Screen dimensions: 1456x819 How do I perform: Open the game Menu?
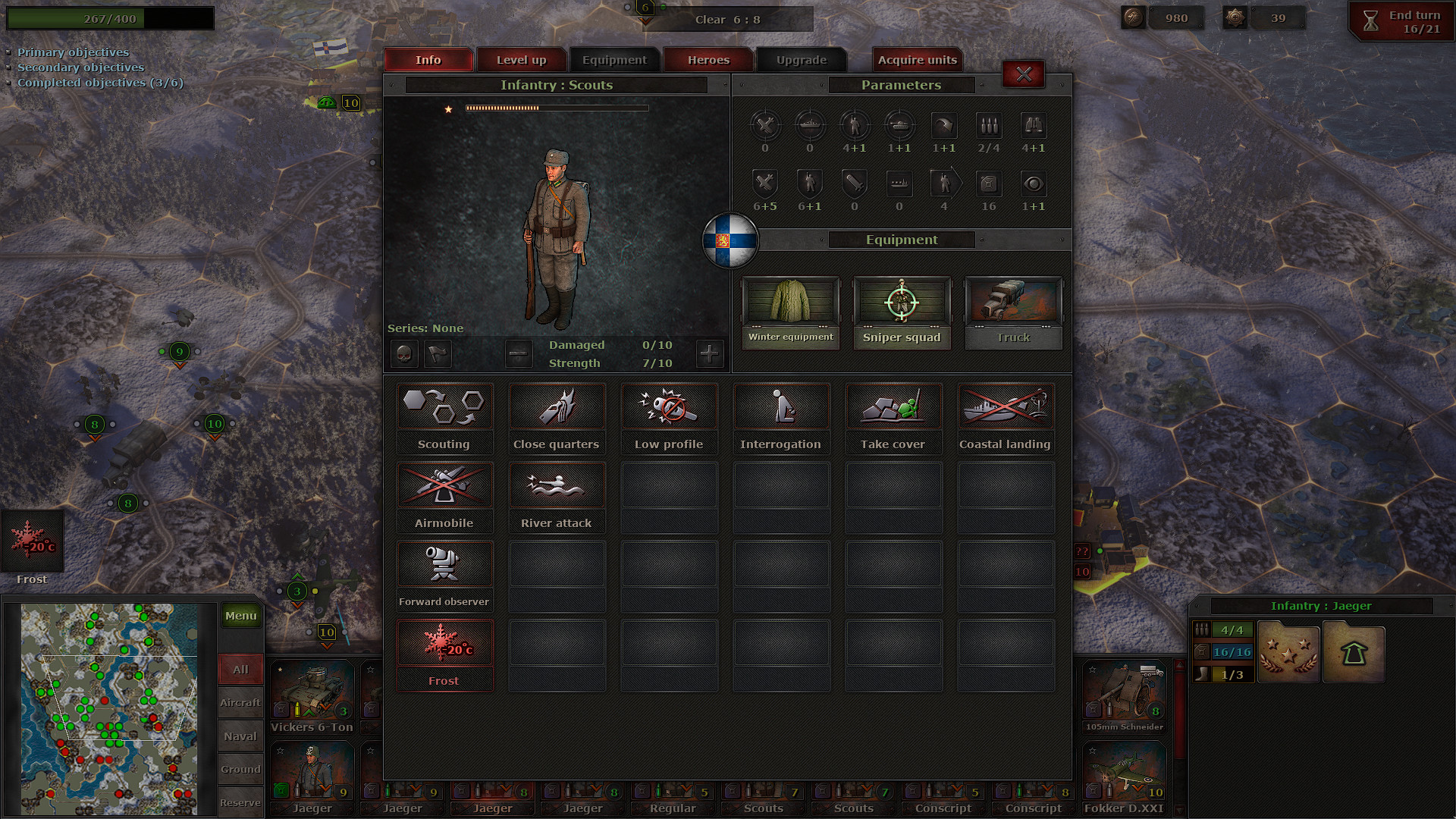pos(240,616)
